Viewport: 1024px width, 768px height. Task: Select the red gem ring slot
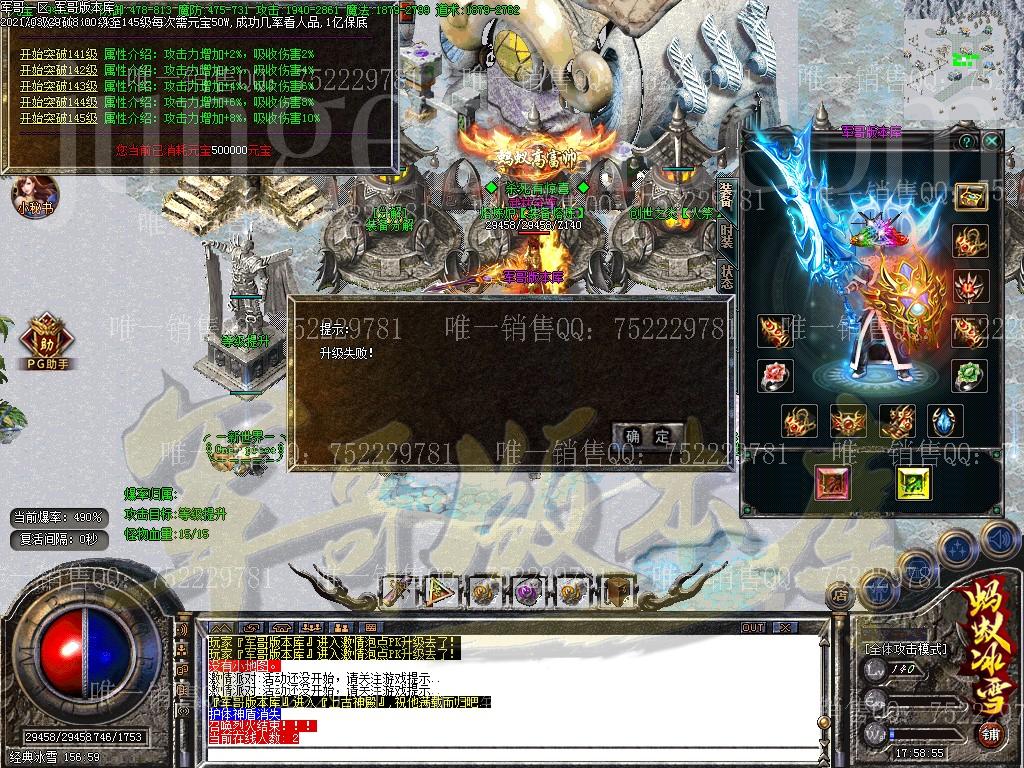coord(775,376)
